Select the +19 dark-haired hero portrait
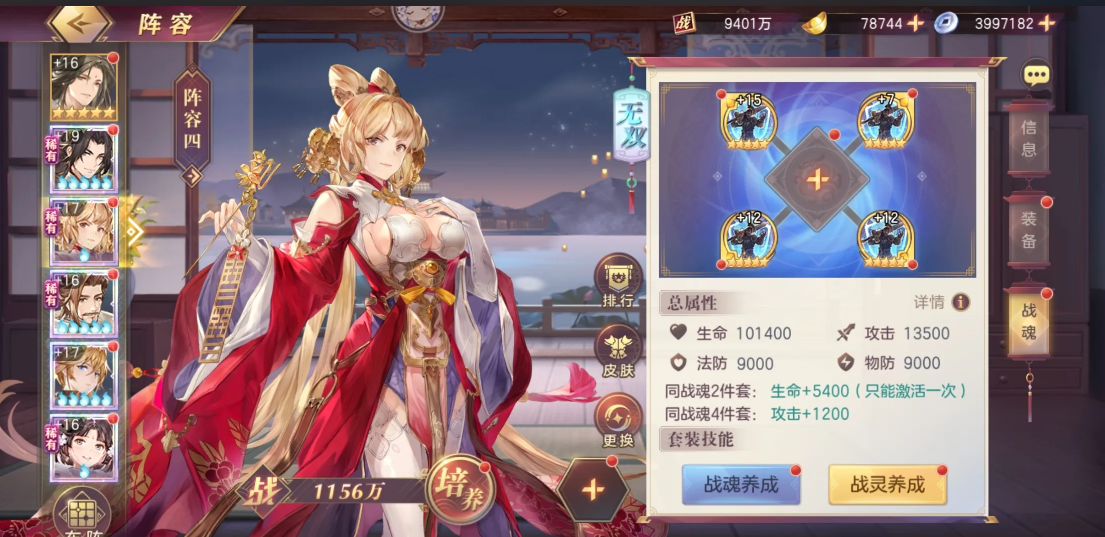The image size is (1105, 537). pos(84,158)
